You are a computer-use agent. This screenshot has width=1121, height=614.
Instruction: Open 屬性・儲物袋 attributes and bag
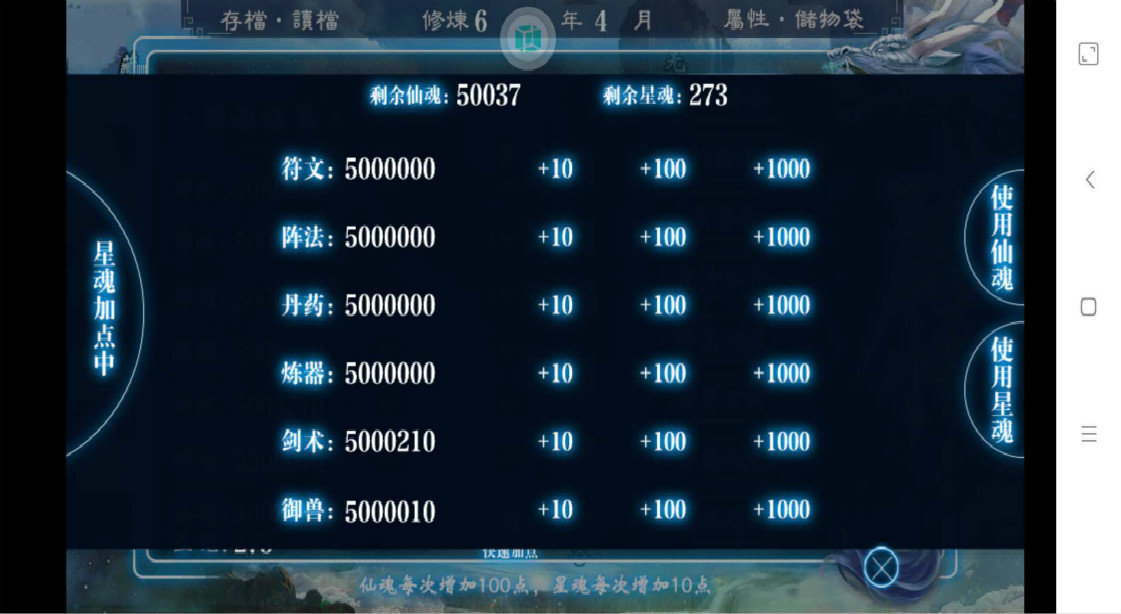click(x=793, y=20)
